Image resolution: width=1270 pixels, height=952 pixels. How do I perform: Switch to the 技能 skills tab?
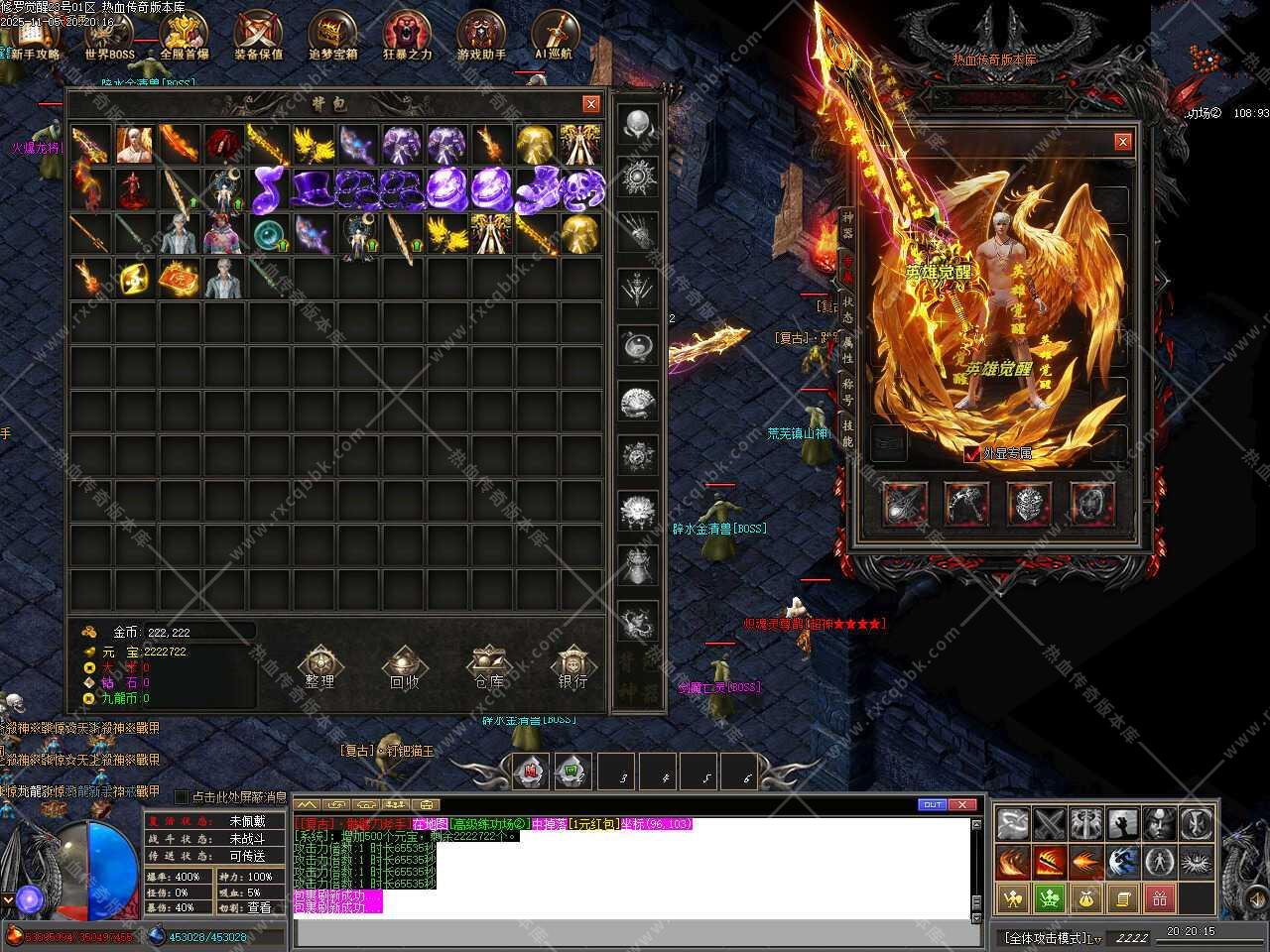point(847,432)
